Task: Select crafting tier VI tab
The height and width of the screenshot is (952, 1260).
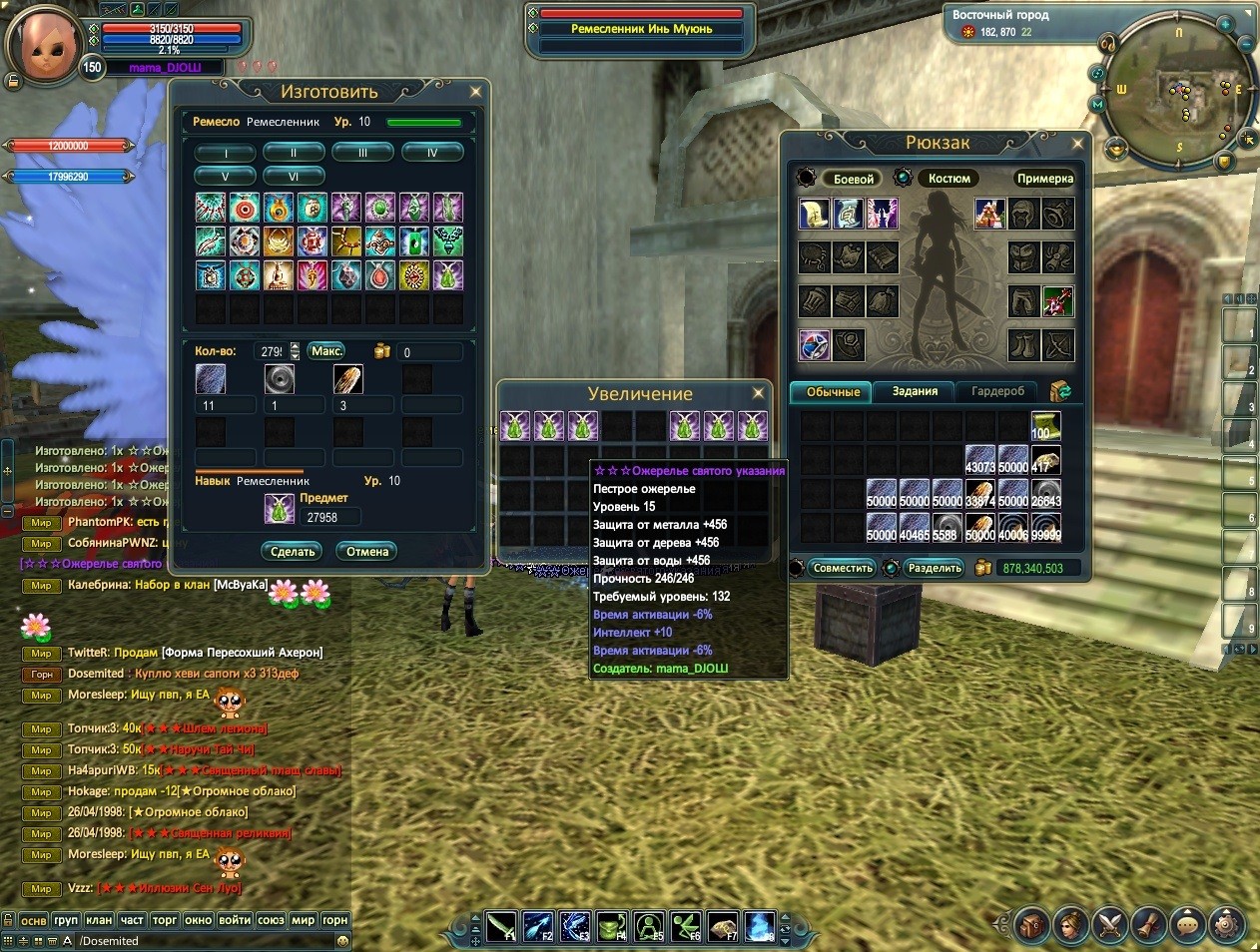Action: (x=294, y=176)
